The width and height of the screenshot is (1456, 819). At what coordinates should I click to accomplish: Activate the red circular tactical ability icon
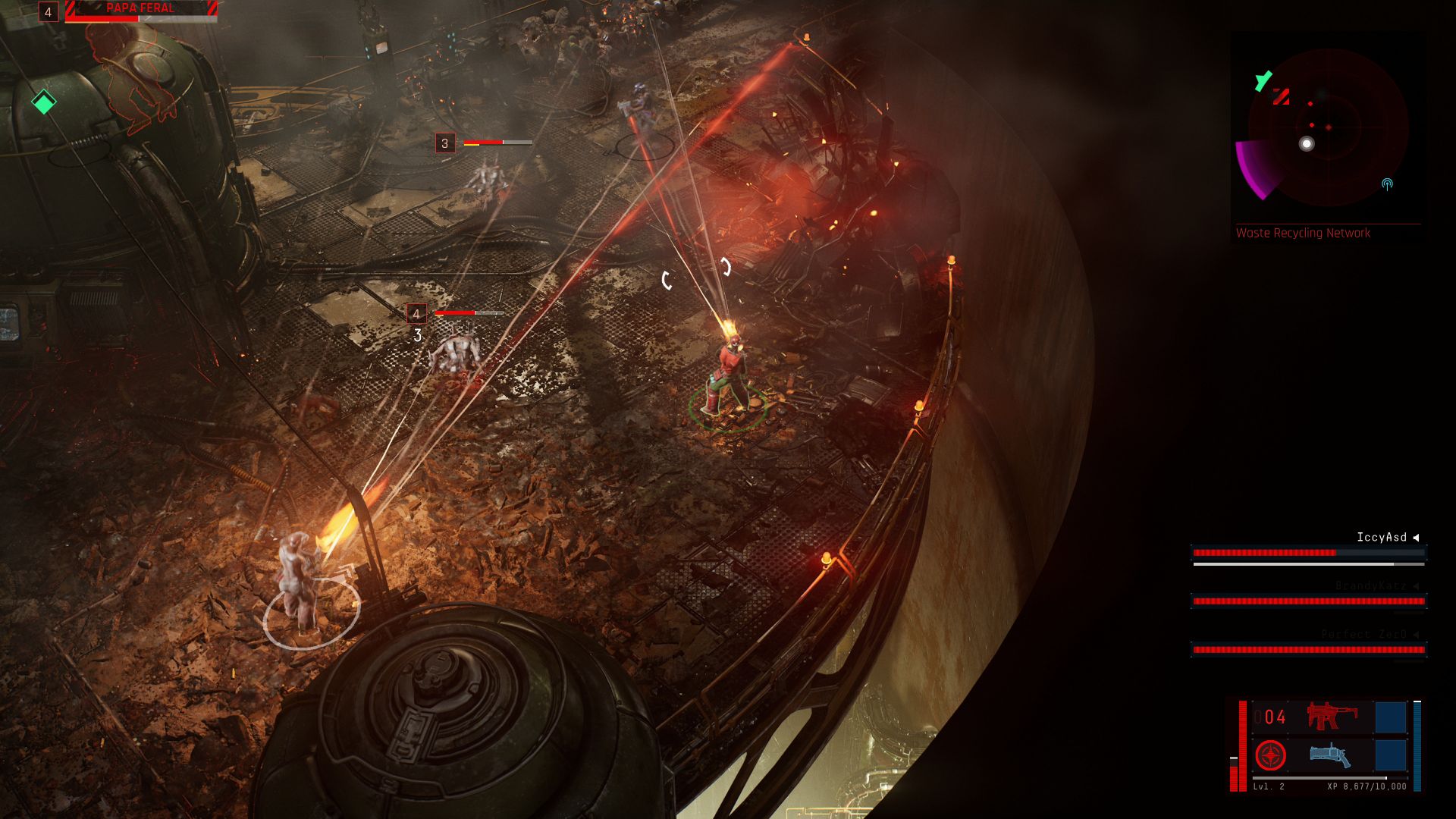pos(1270,756)
